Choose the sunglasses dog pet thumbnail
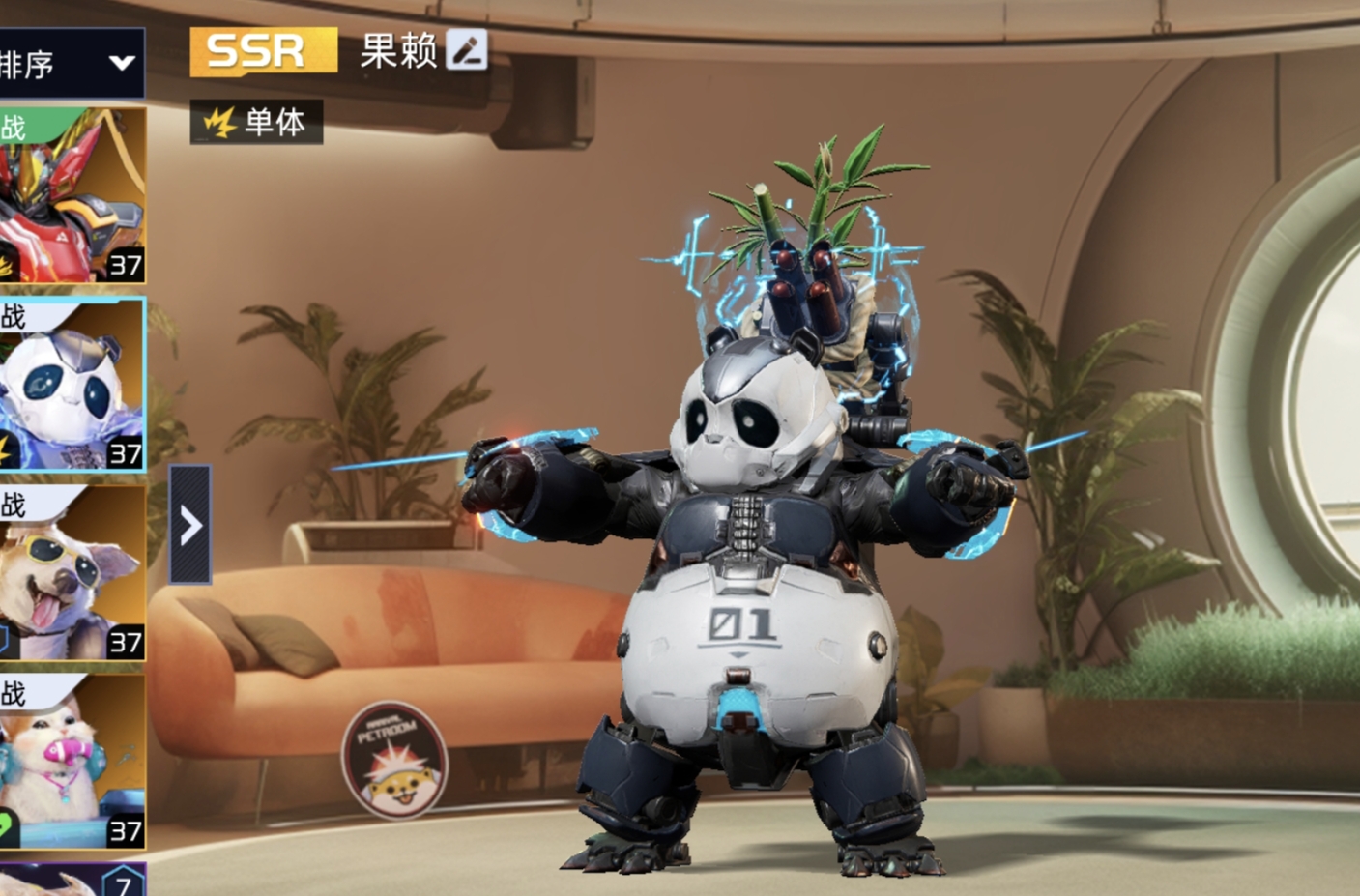The width and height of the screenshot is (1360, 896). click(x=72, y=574)
